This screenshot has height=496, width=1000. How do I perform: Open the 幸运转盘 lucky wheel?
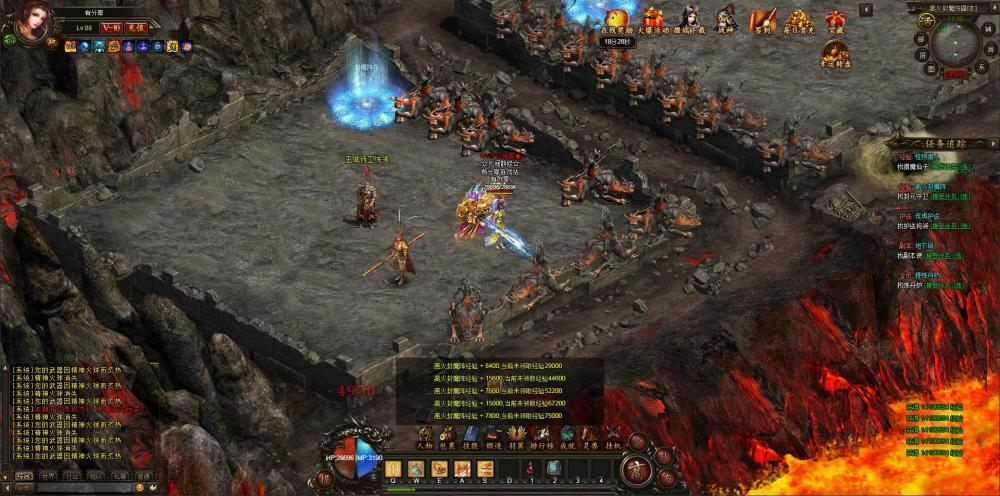835,53
